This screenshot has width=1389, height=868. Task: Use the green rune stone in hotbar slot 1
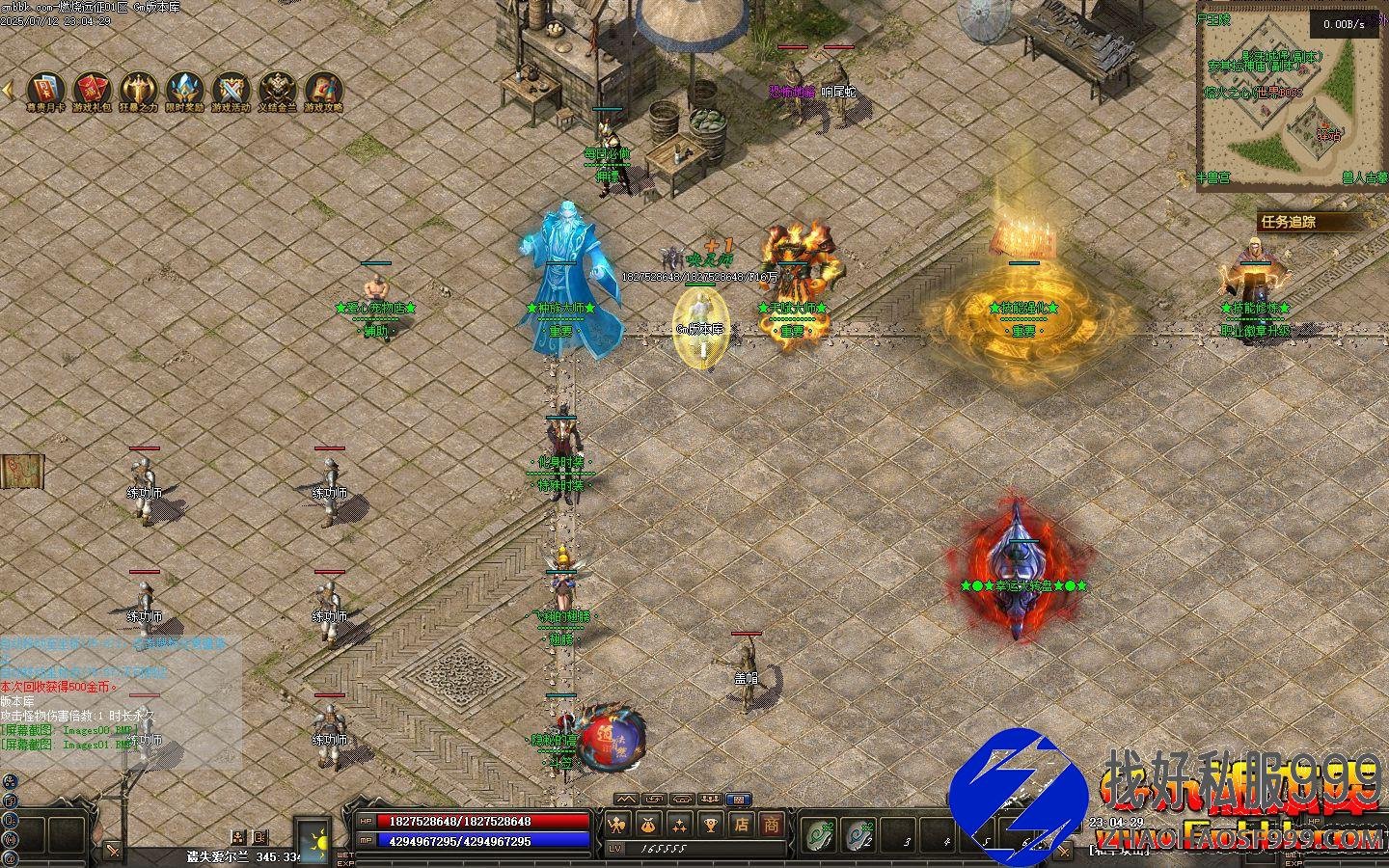(x=821, y=833)
